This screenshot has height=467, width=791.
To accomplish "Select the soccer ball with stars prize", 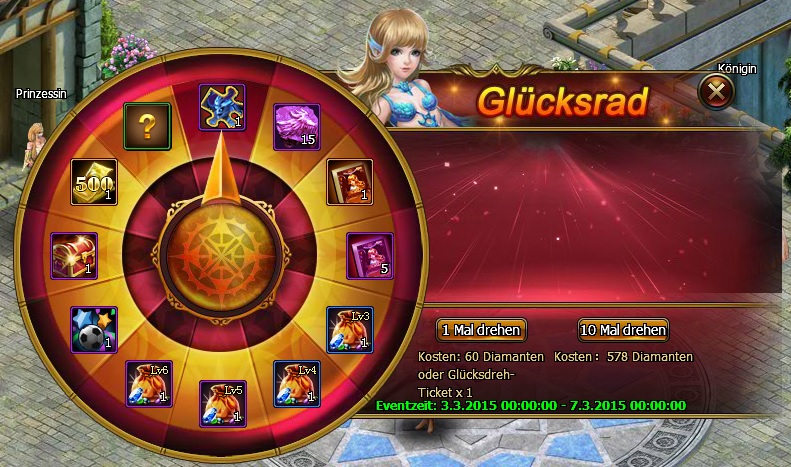I will pos(93,329).
